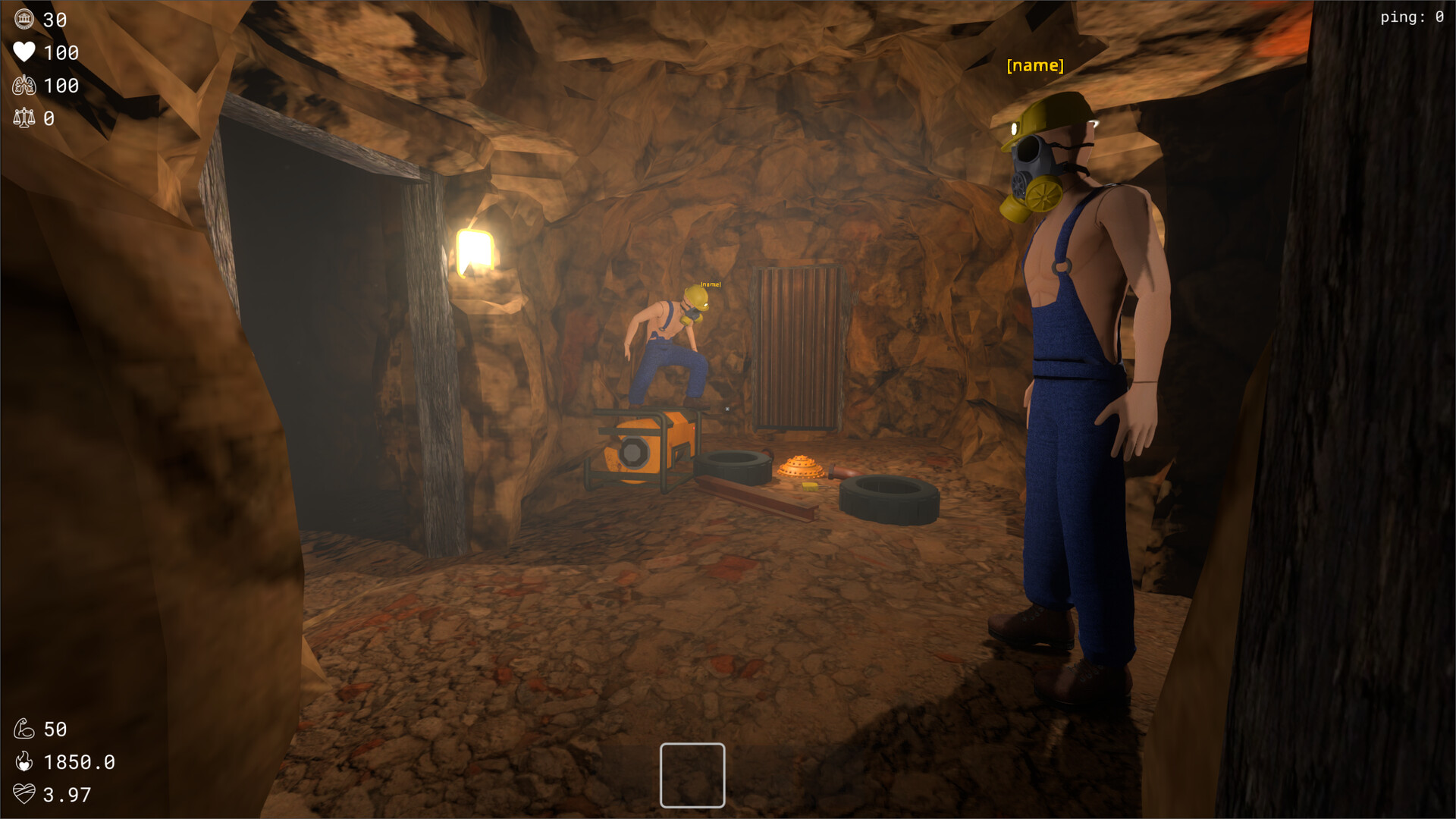Click the black tire on the cave floor

click(x=887, y=500)
